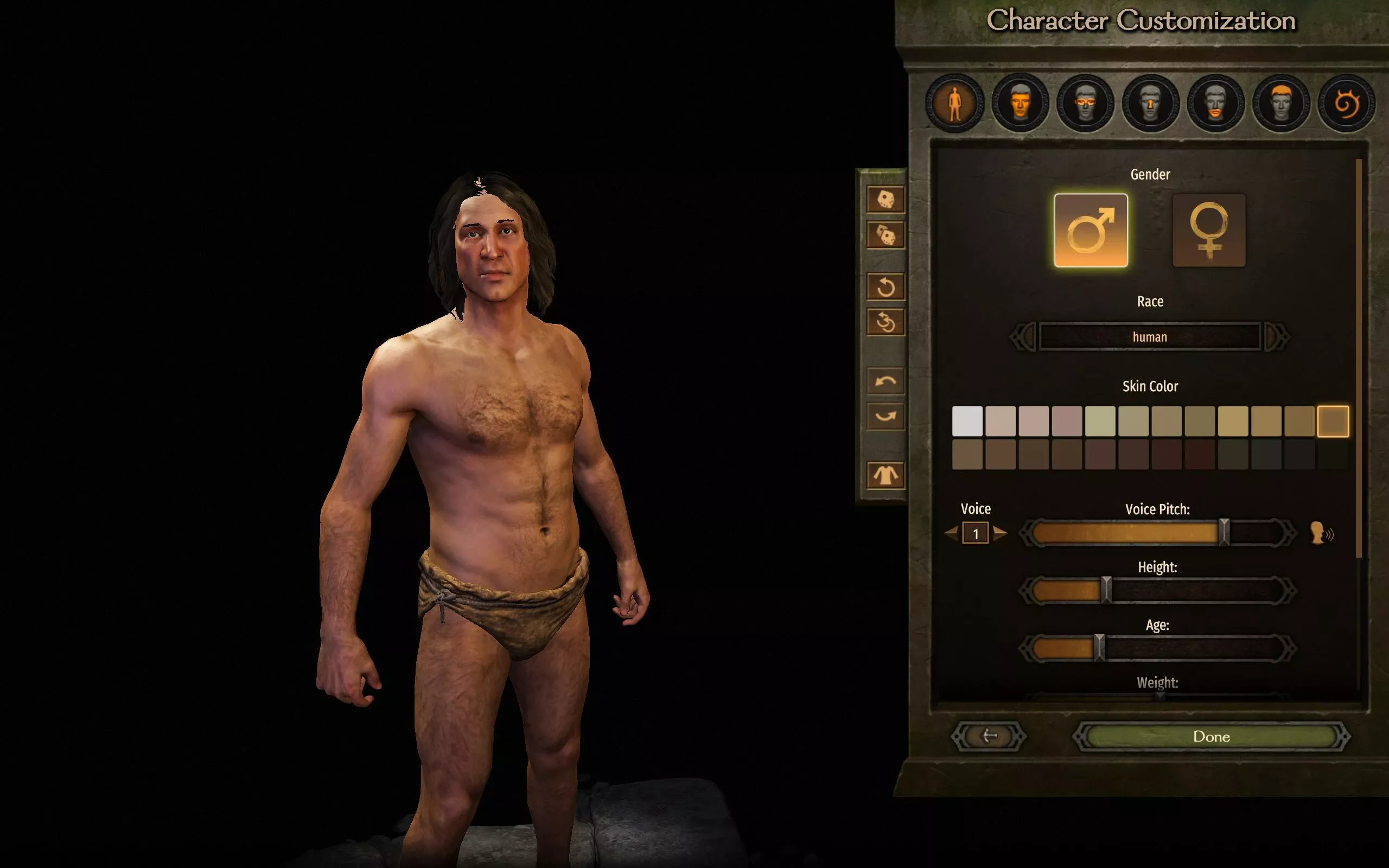The image size is (1389, 868).
Task: Play the voice sample speaker icon
Action: [1321, 533]
